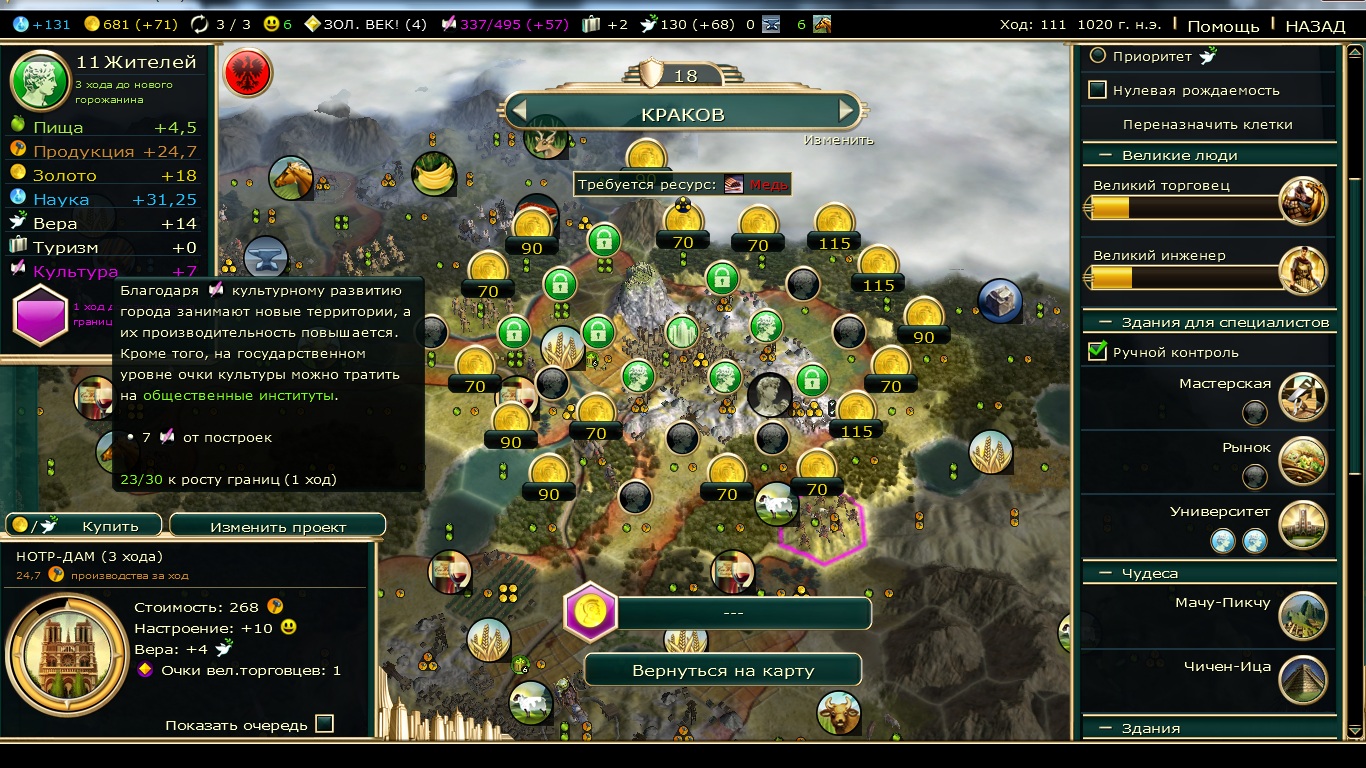The height and width of the screenshot is (768, 1366).
Task: Open the Помощь help menu
Action: [1223, 26]
